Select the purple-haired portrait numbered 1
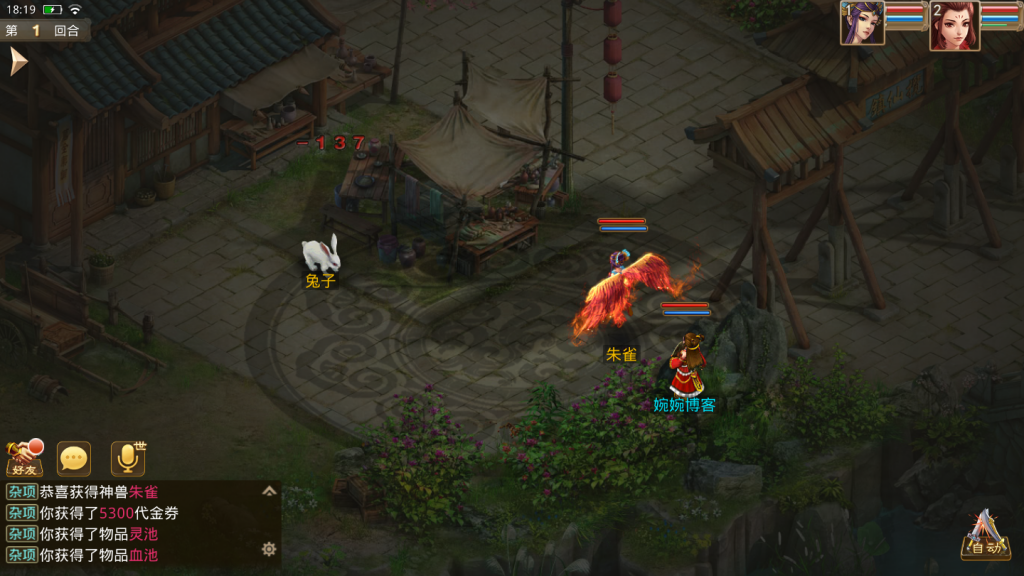This screenshot has width=1024, height=576. pyautogui.click(x=862, y=24)
